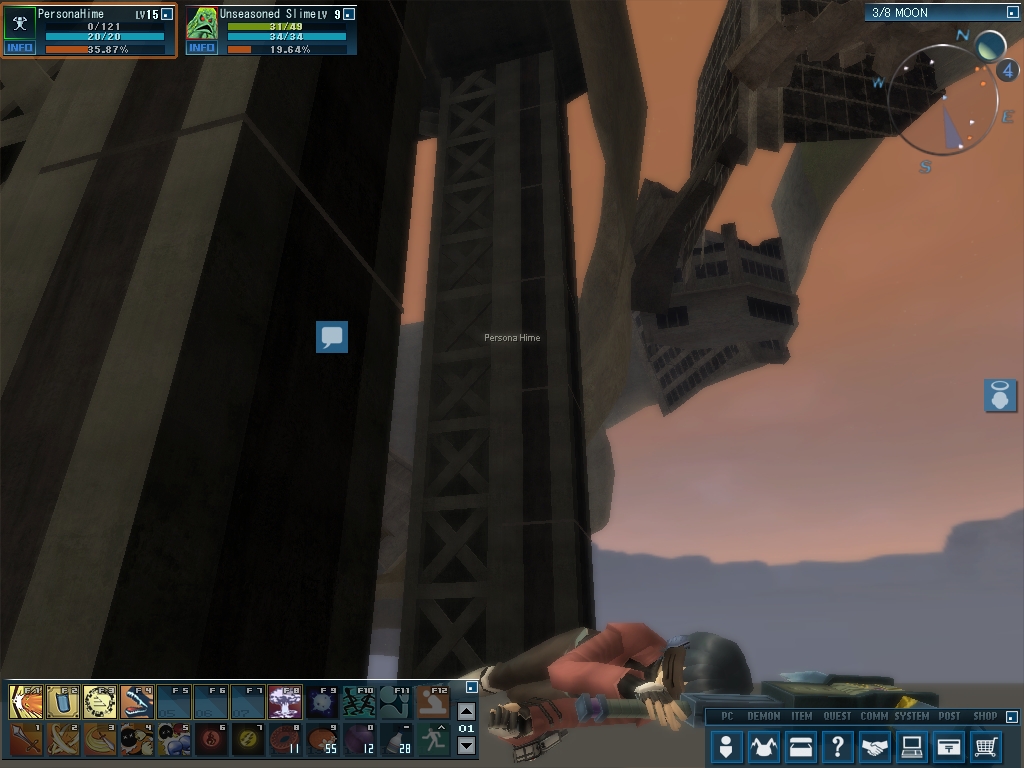Select the Unseasoned Slime portrait
This screenshot has width=1024, height=768.
pyautogui.click(x=202, y=23)
